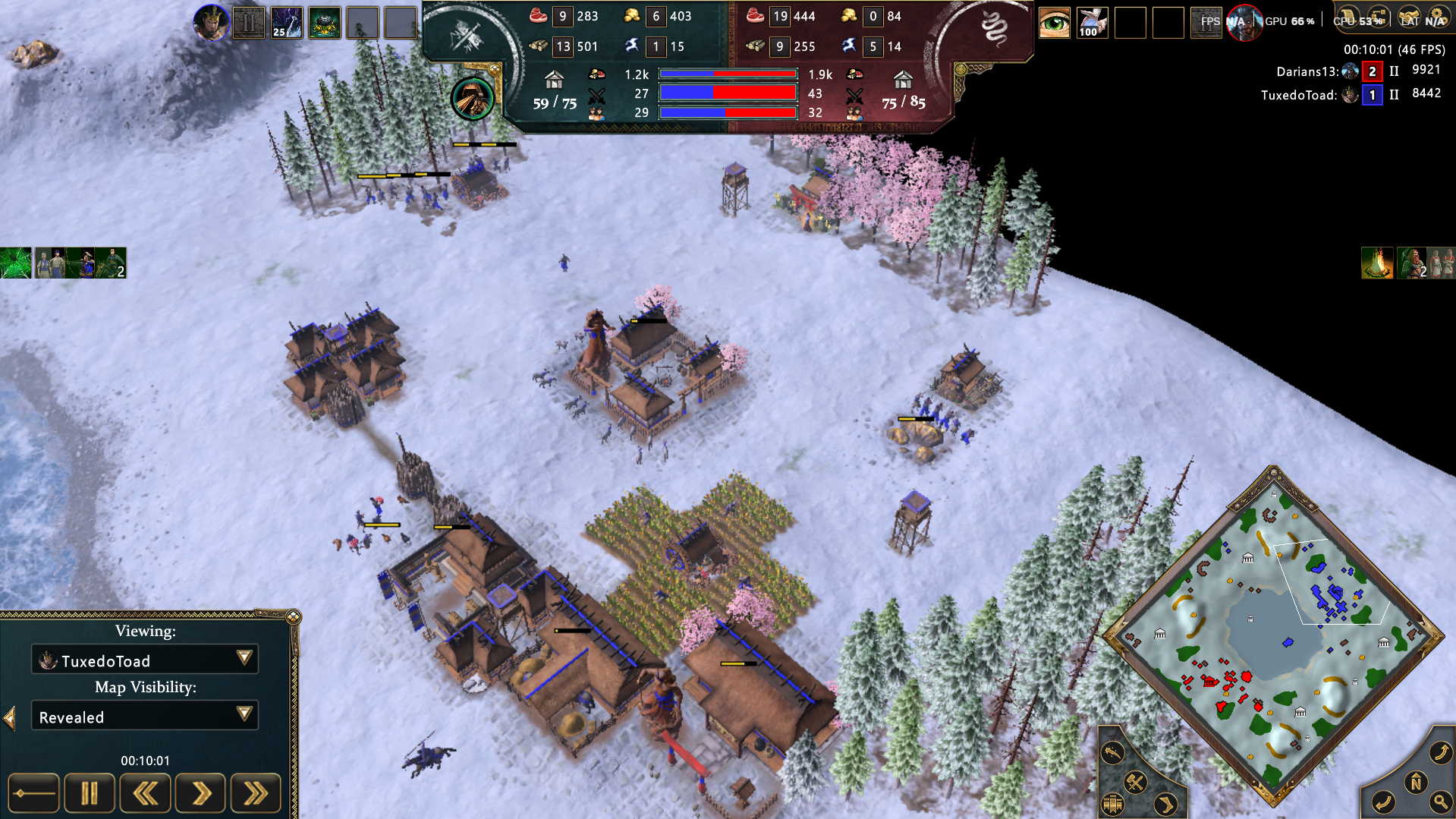Screen dimensions: 1456x819
Task: Select the lightning god power icon
Action: (287, 22)
